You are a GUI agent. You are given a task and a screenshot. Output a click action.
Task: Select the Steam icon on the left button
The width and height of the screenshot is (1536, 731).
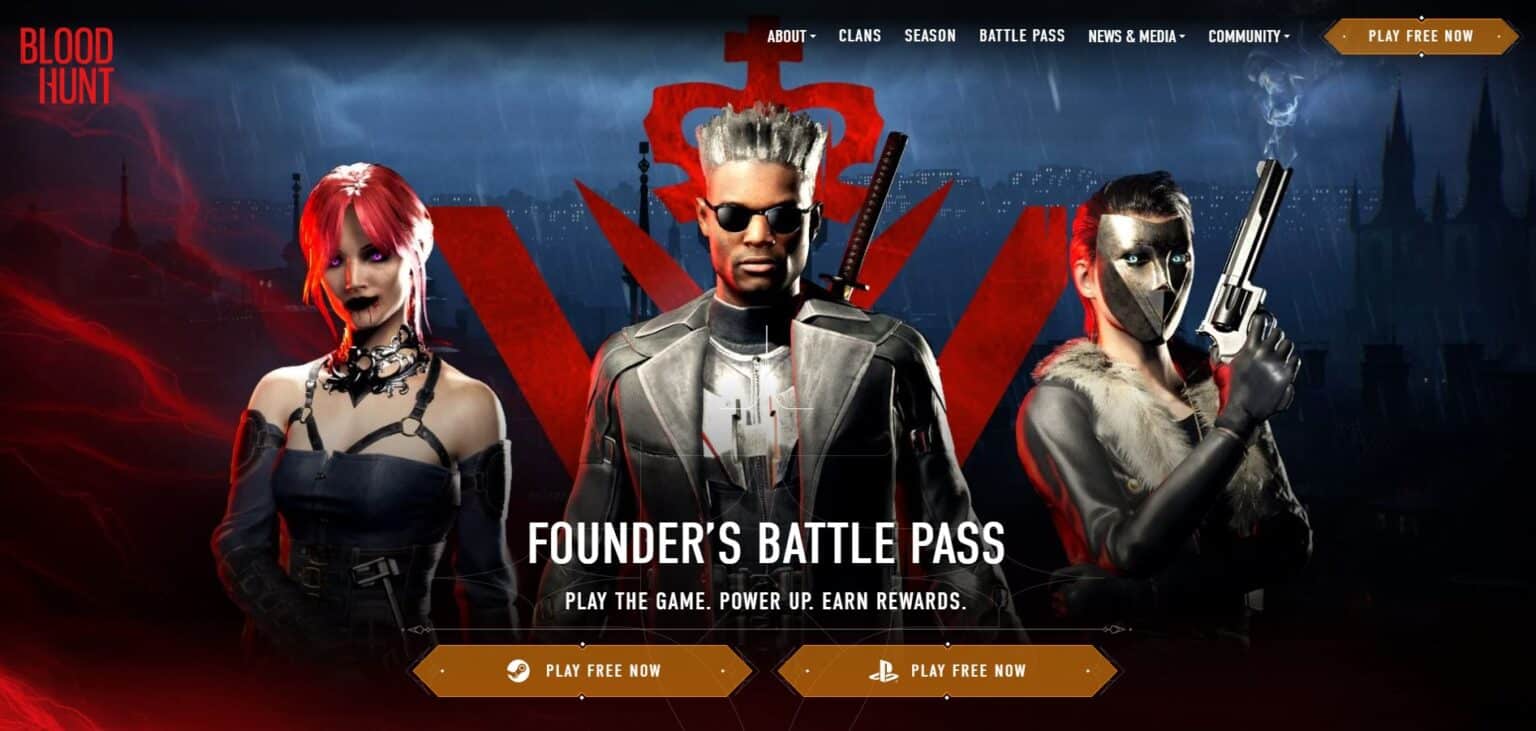(522, 671)
